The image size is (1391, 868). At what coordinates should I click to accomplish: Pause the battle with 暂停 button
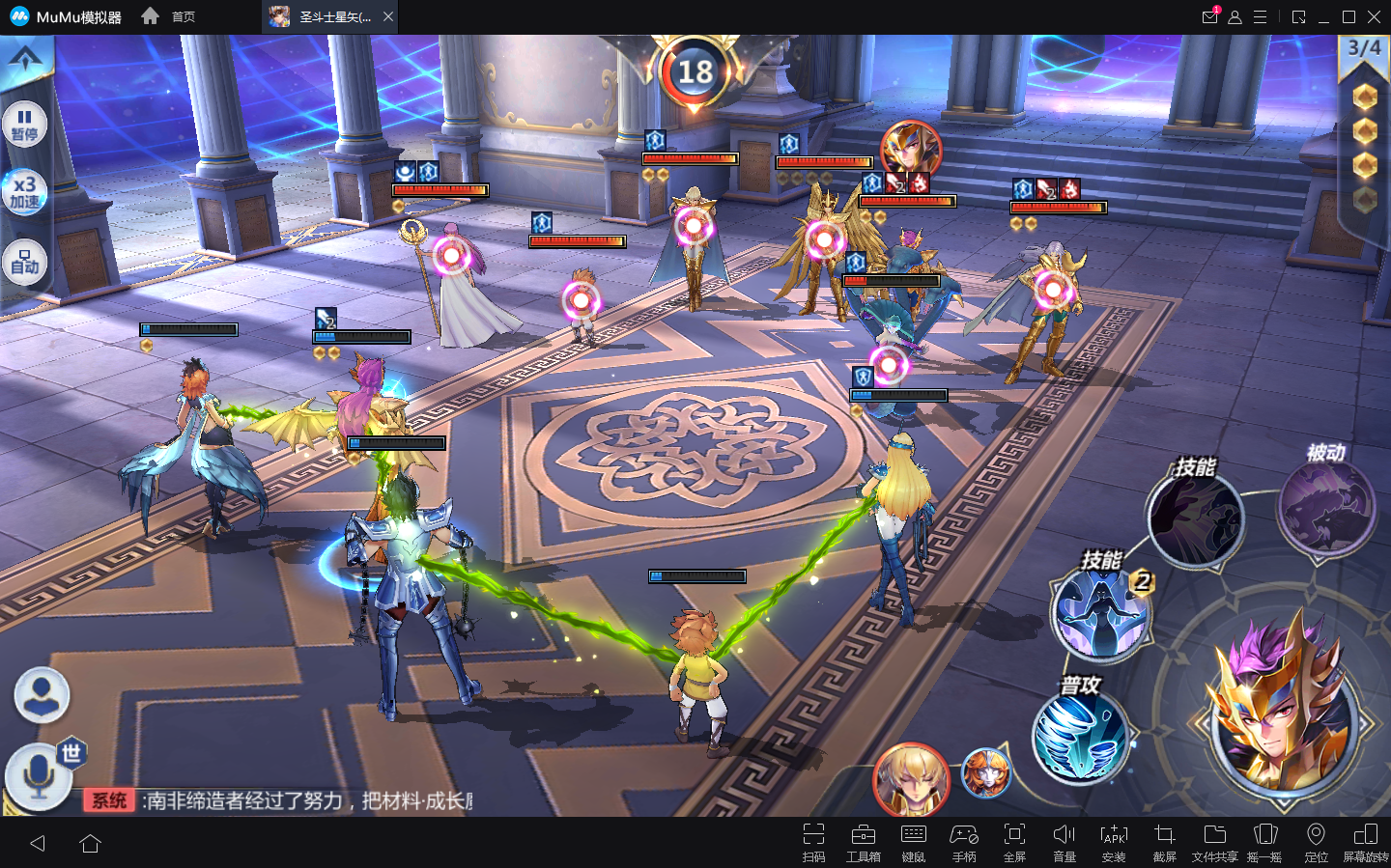(25, 125)
